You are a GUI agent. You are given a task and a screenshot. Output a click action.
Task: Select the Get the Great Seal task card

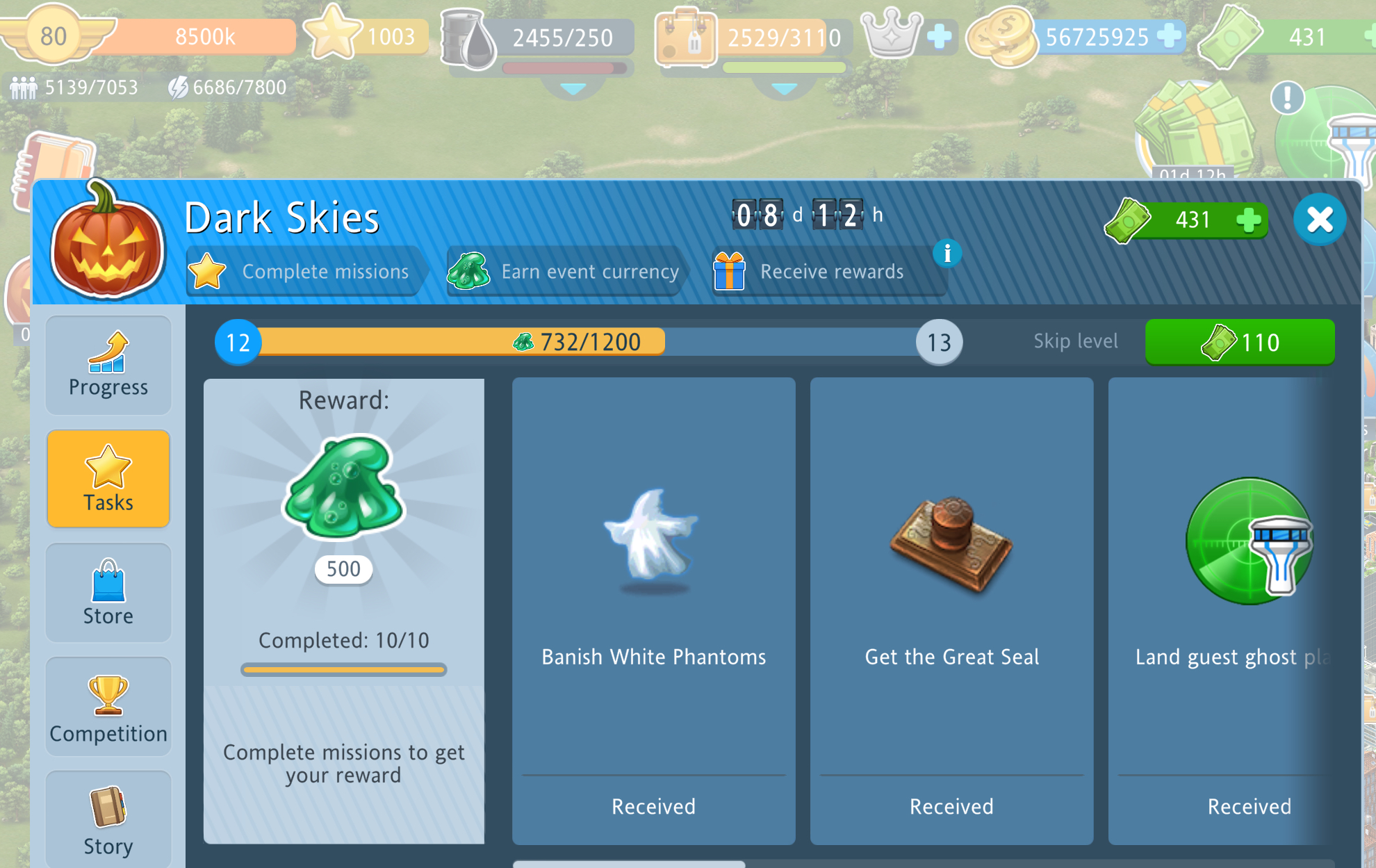[x=951, y=611]
